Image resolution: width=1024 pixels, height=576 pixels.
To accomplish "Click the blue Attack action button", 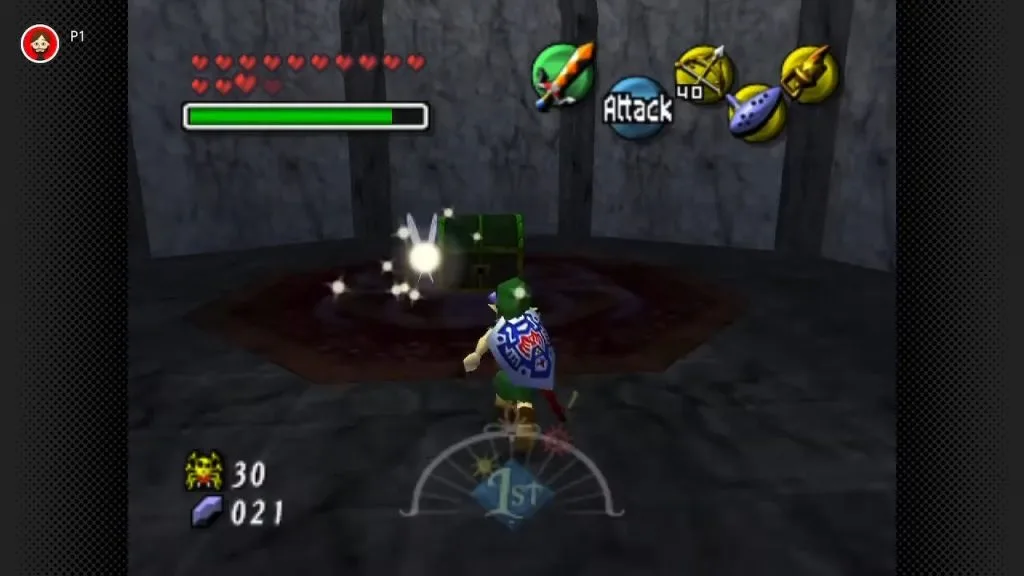I will 637,108.
